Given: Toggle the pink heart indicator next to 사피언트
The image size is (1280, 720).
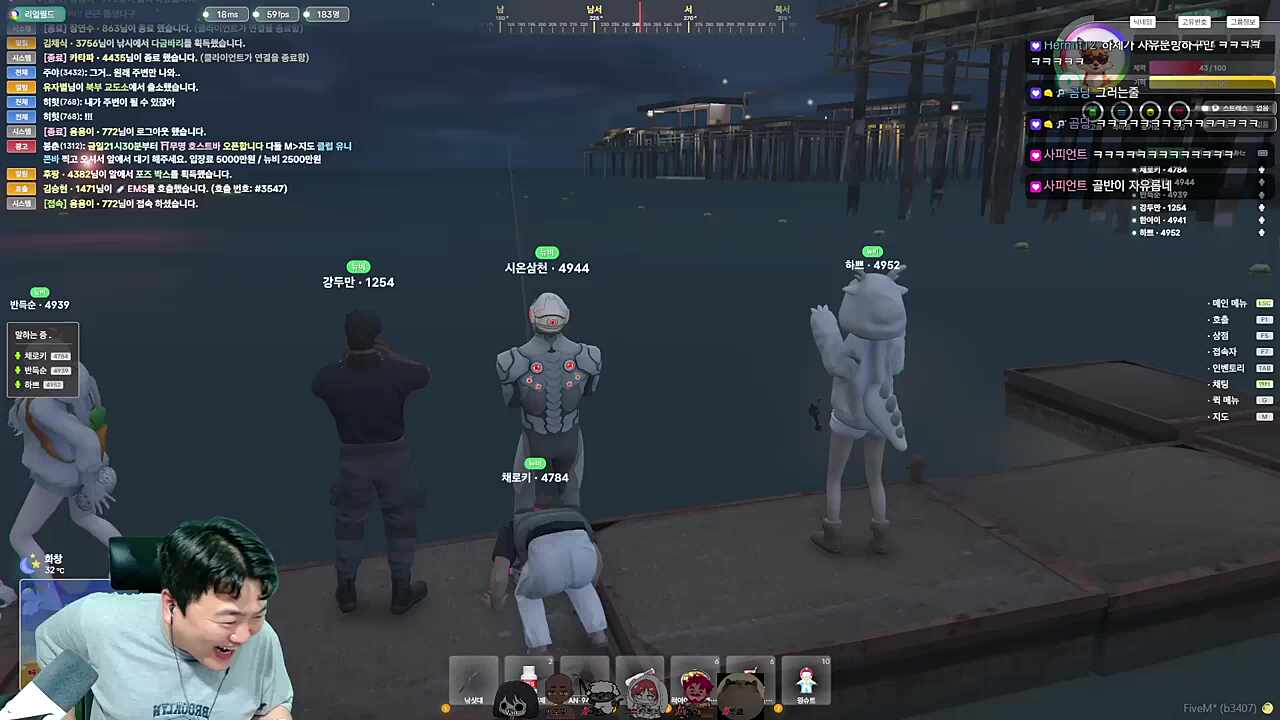Looking at the screenshot, I should click(x=1035, y=153).
